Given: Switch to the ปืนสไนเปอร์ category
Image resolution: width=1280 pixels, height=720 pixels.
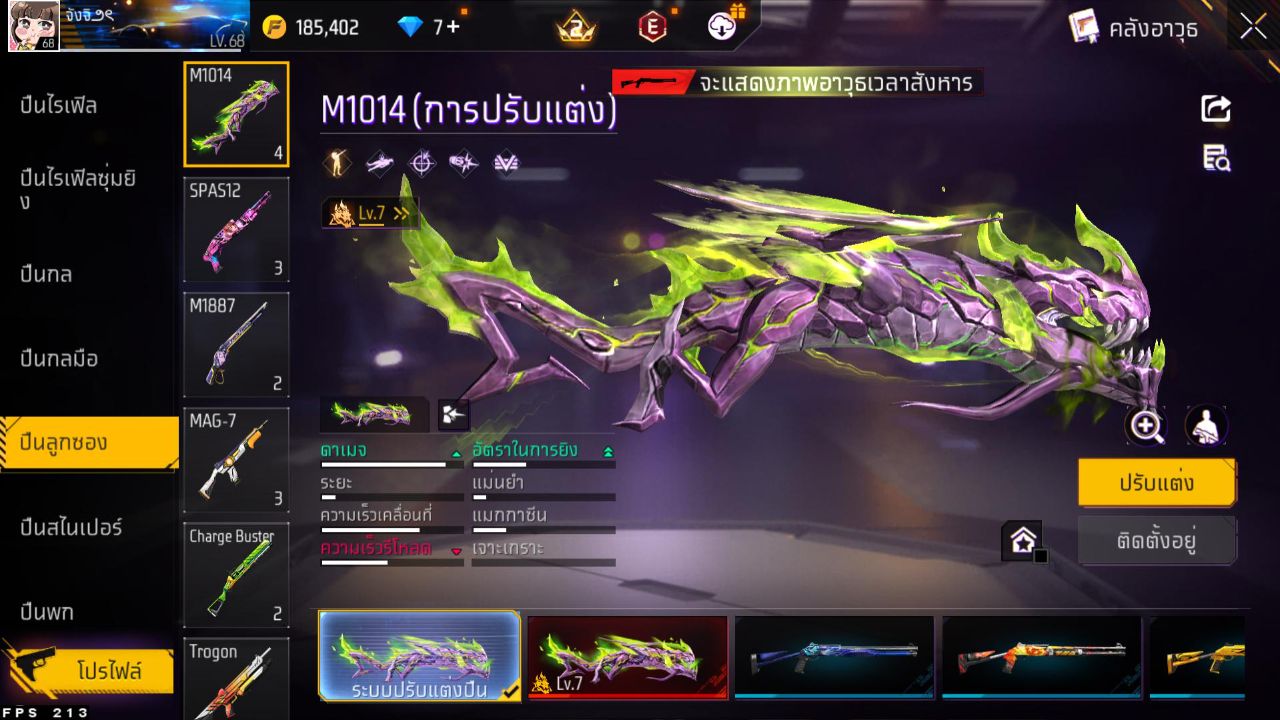Looking at the screenshot, I should pyautogui.click(x=71, y=526).
